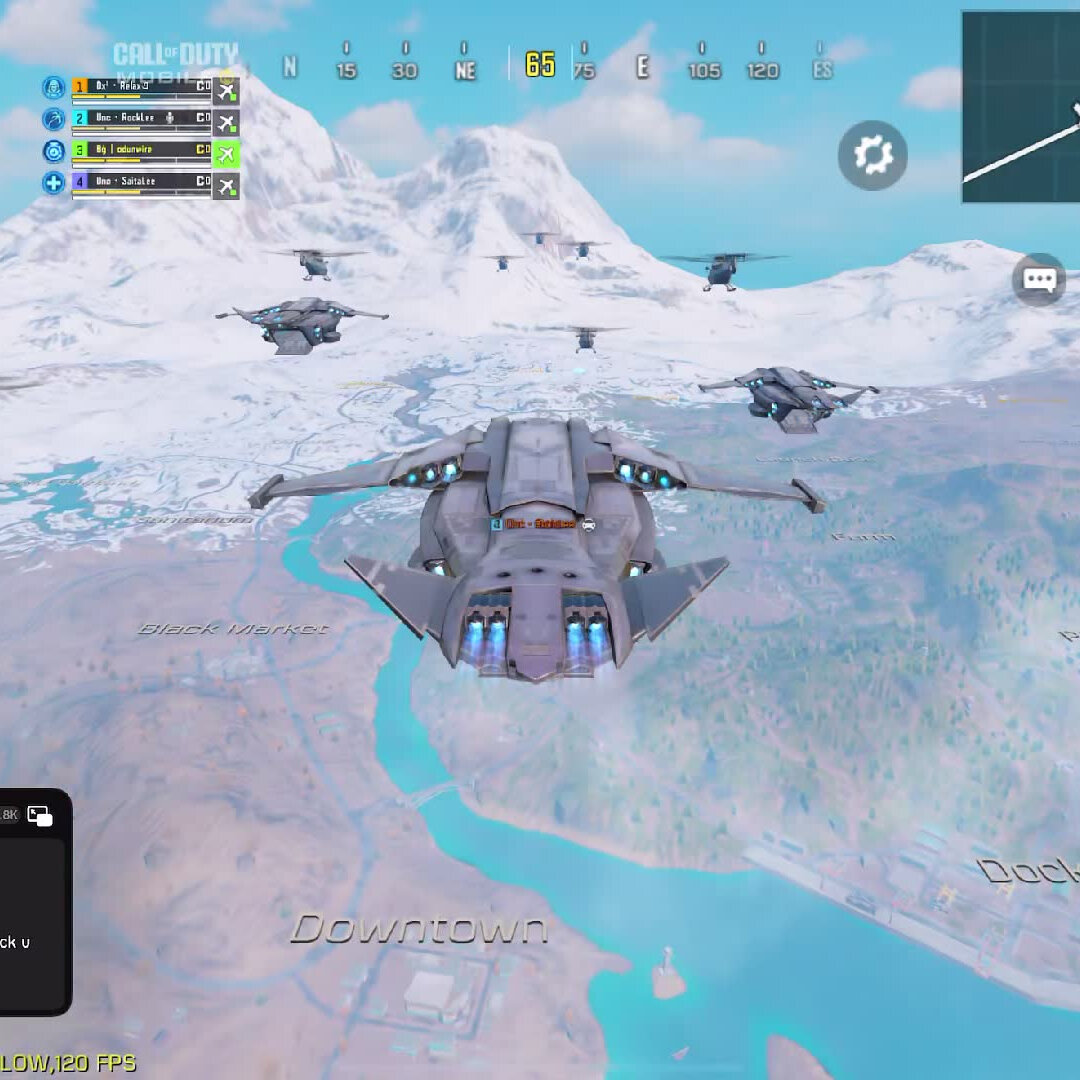The width and height of the screenshot is (1080, 1080).
Task: Click the blue medic cross class icon
Action: click(53, 183)
